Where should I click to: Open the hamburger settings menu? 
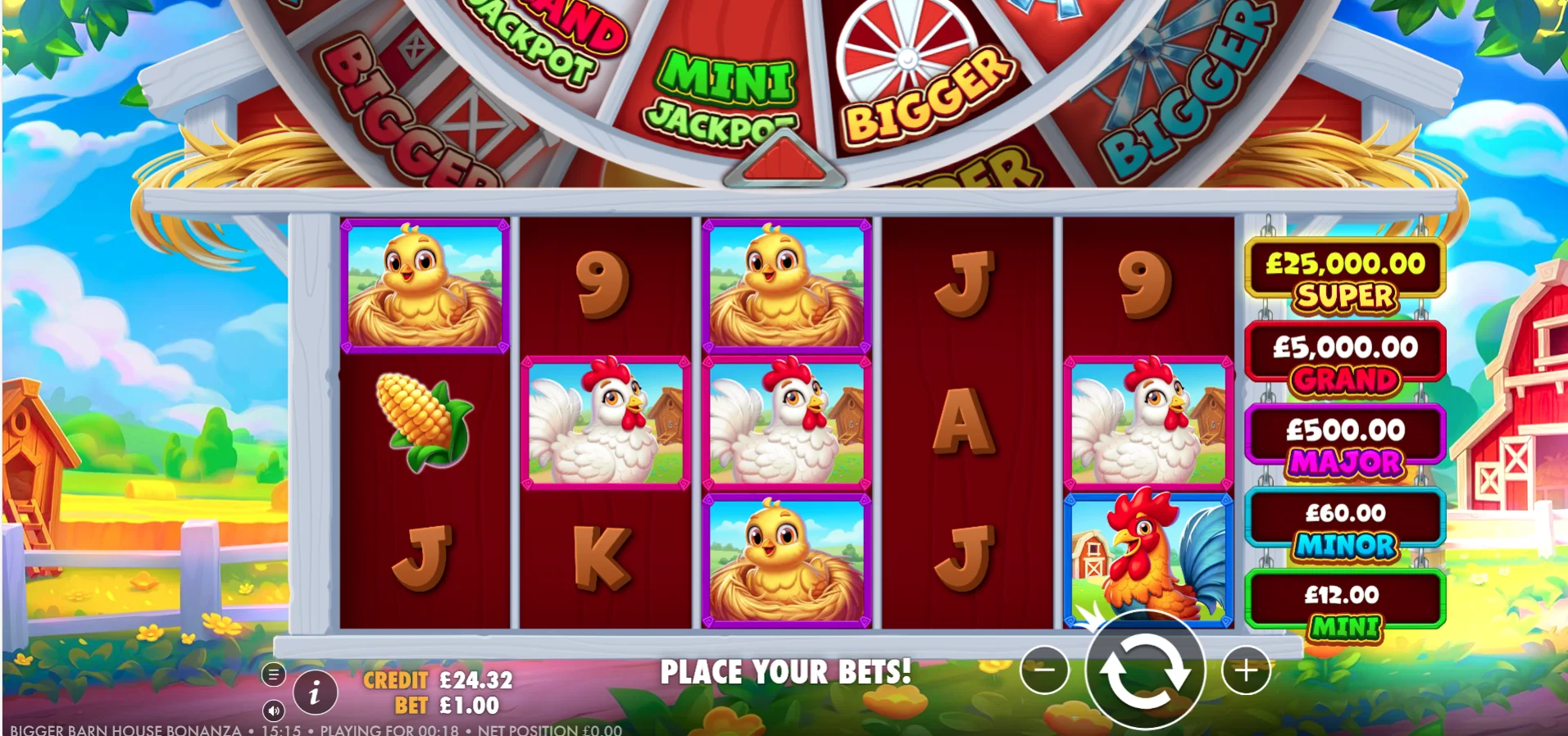tap(274, 675)
